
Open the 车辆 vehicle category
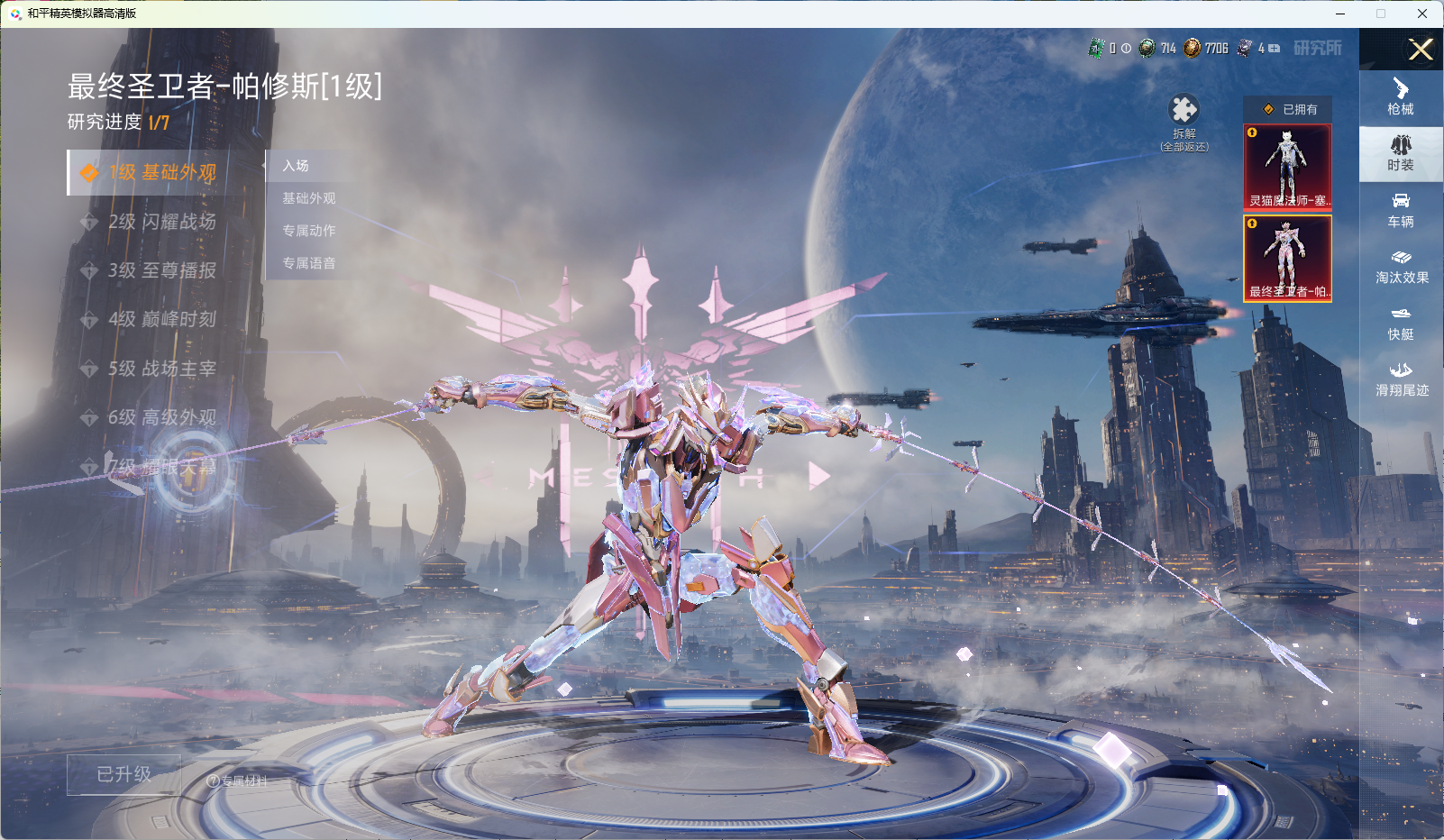coord(1401,210)
